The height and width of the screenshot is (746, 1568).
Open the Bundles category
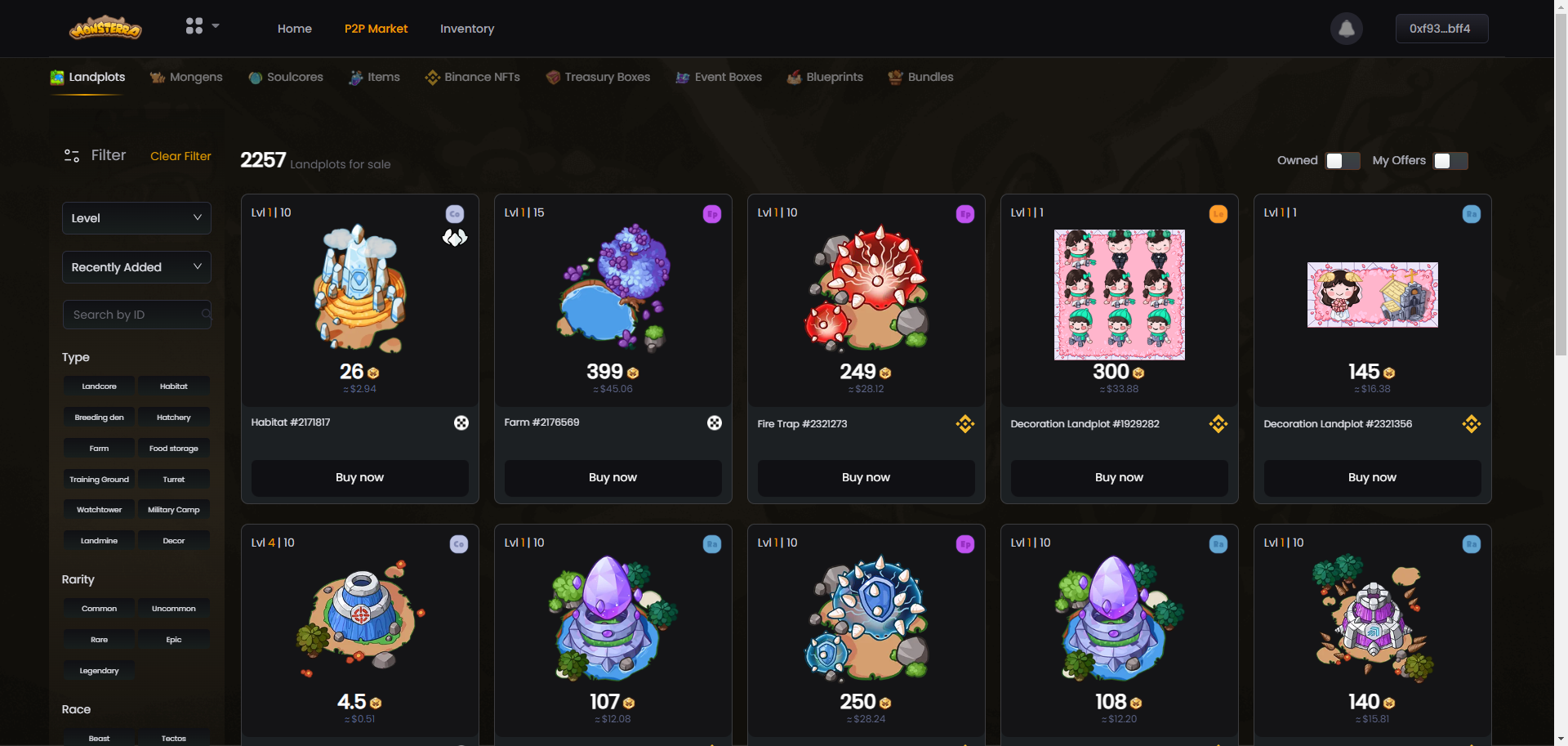(x=920, y=77)
